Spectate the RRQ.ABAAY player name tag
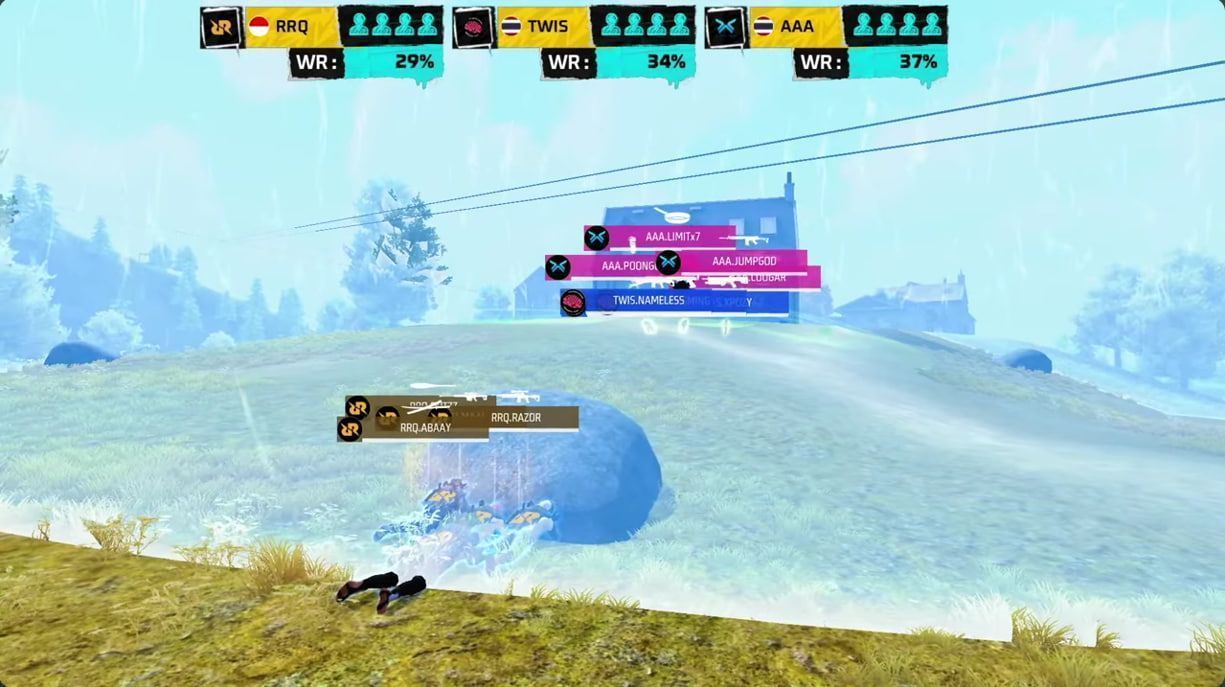 (424, 428)
